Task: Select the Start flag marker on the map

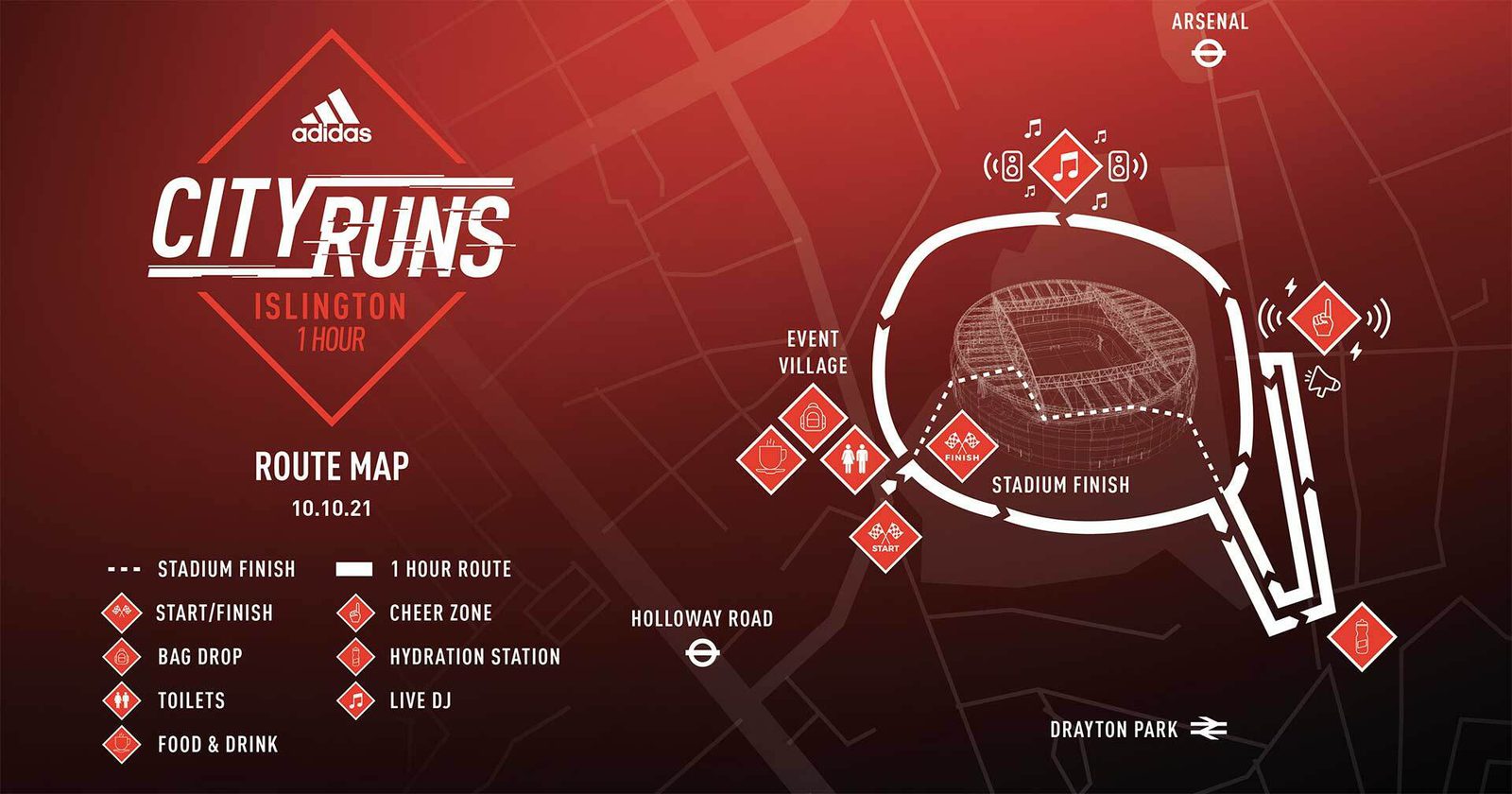Action: [885, 536]
